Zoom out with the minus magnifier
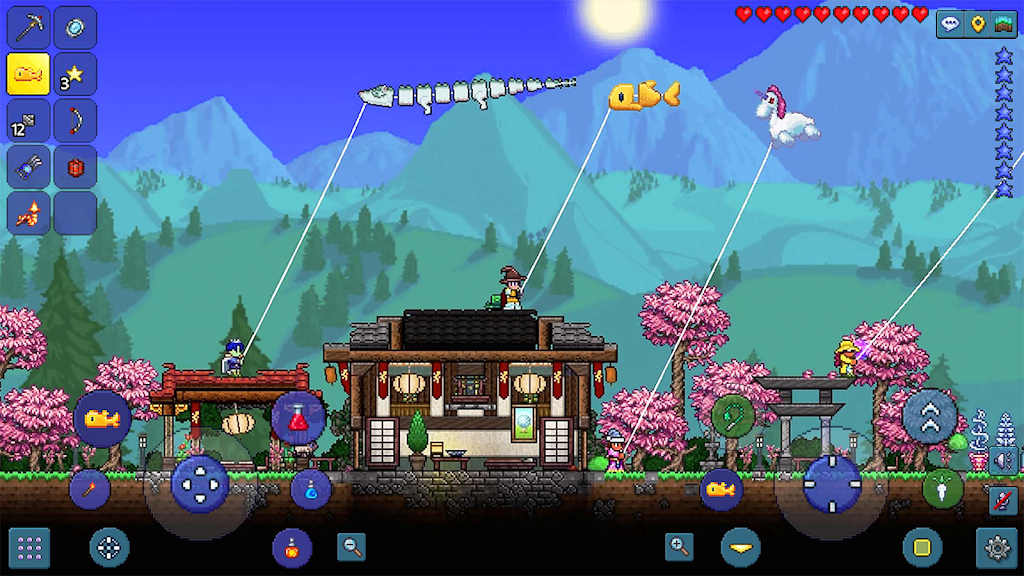Image resolution: width=1024 pixels, height=576 pixels. coord(351,546)
